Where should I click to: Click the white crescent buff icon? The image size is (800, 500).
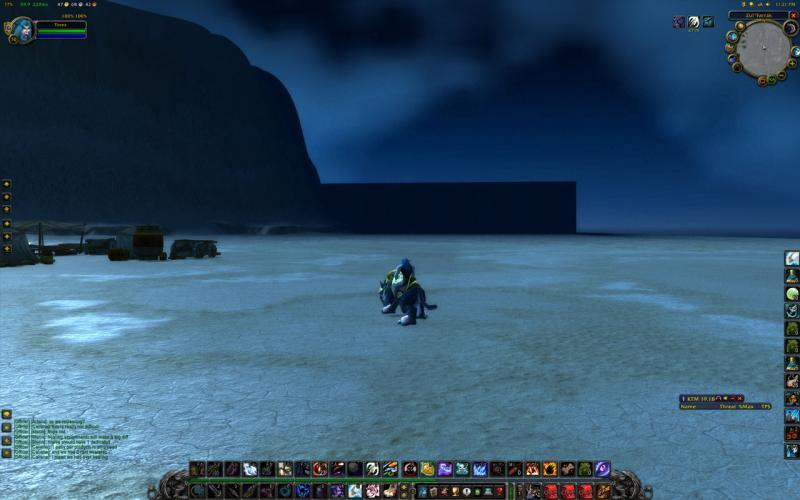693,22
